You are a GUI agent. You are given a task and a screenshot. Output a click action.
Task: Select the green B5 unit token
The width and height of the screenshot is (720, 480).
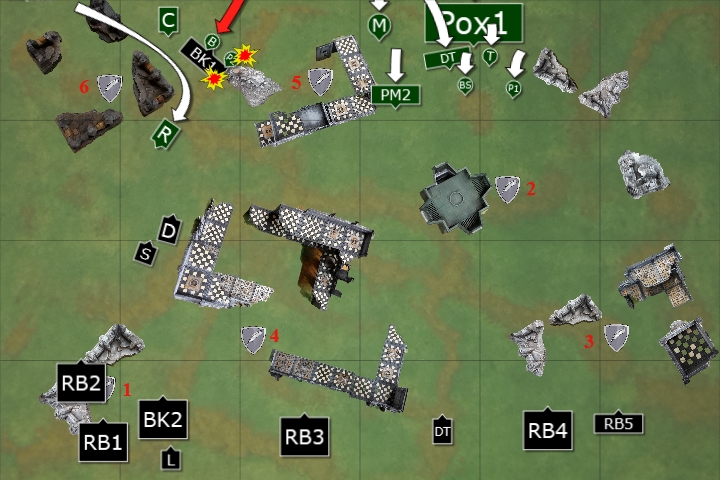(465, 86)
